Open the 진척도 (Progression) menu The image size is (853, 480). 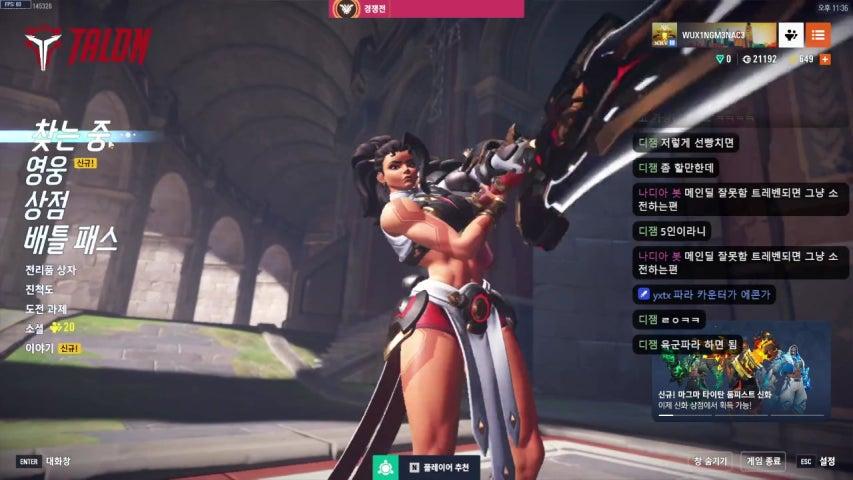click(x=42, y=289)
